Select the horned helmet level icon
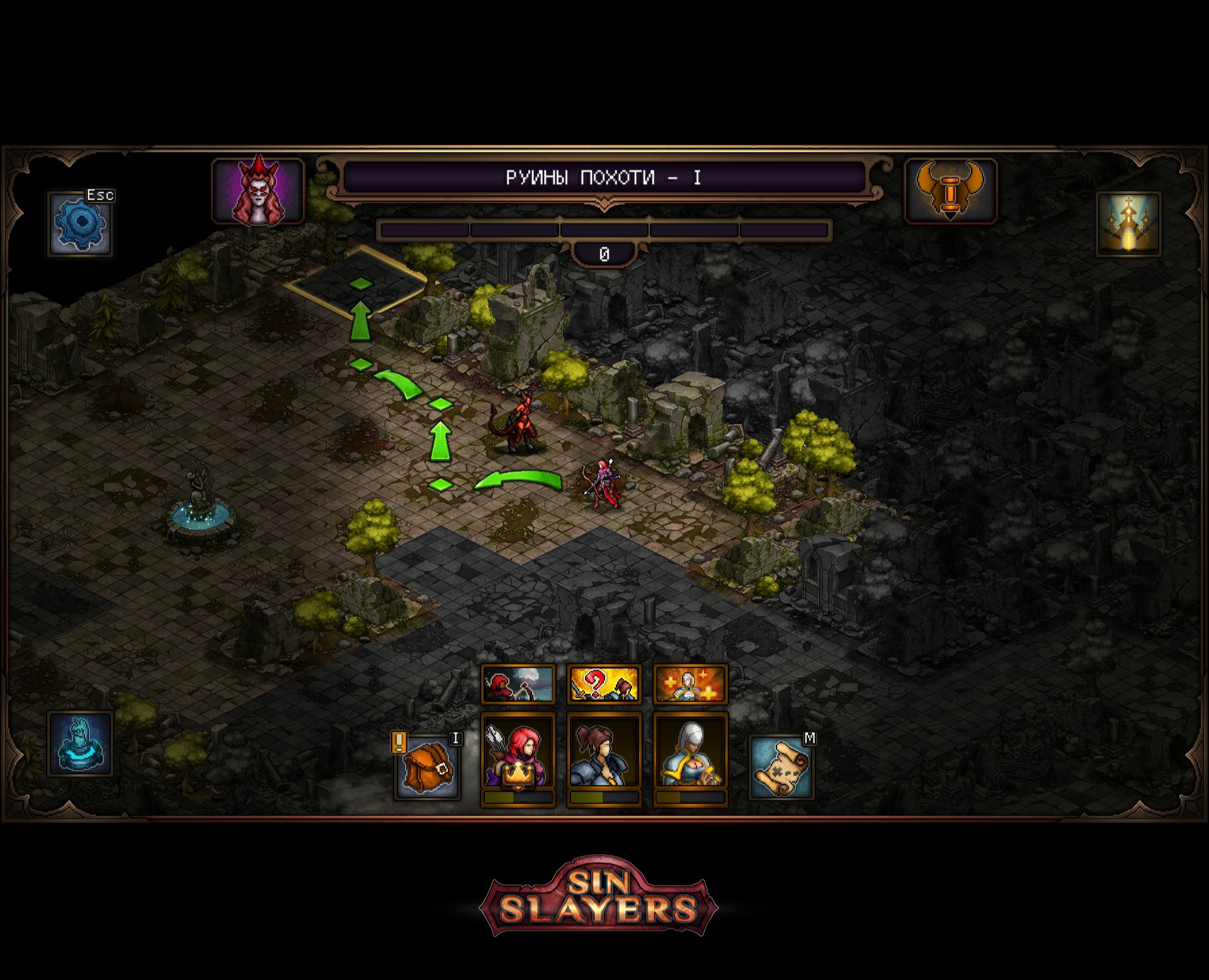The image size is (1209, 980). click(950, 191)
